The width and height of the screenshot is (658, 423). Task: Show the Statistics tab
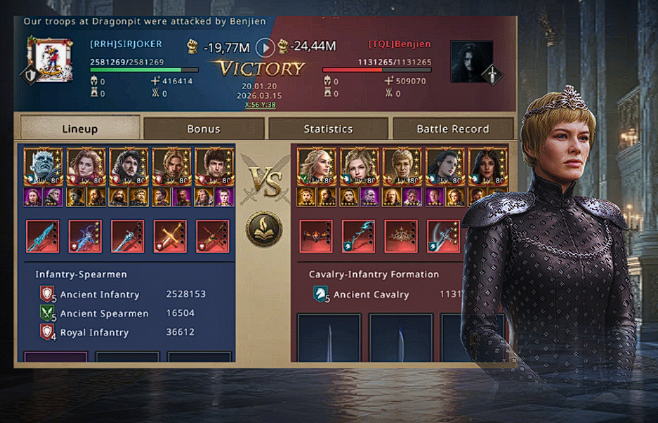point(328,128)
